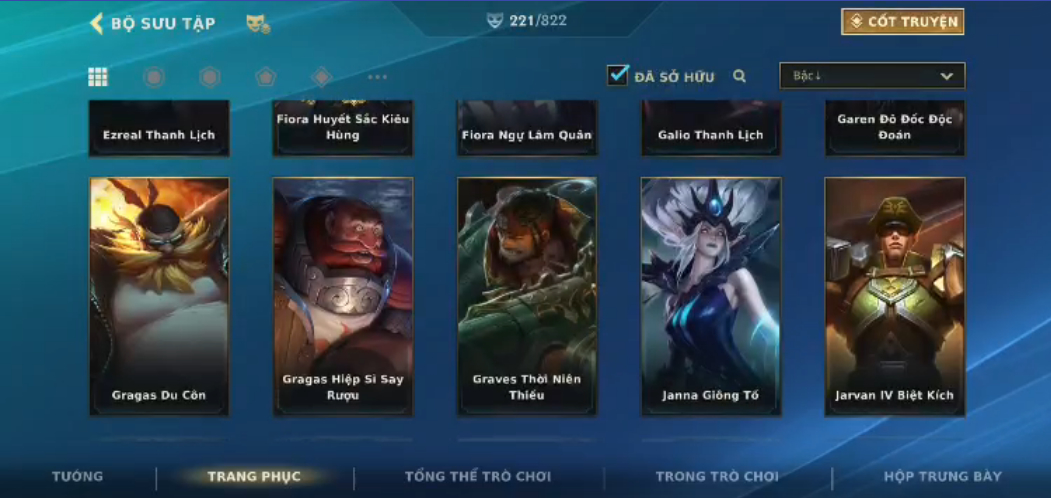Go to the Hộp Trưng Bày tab
This screenshot has height=498, width=1051.
(x=942, y=476)
